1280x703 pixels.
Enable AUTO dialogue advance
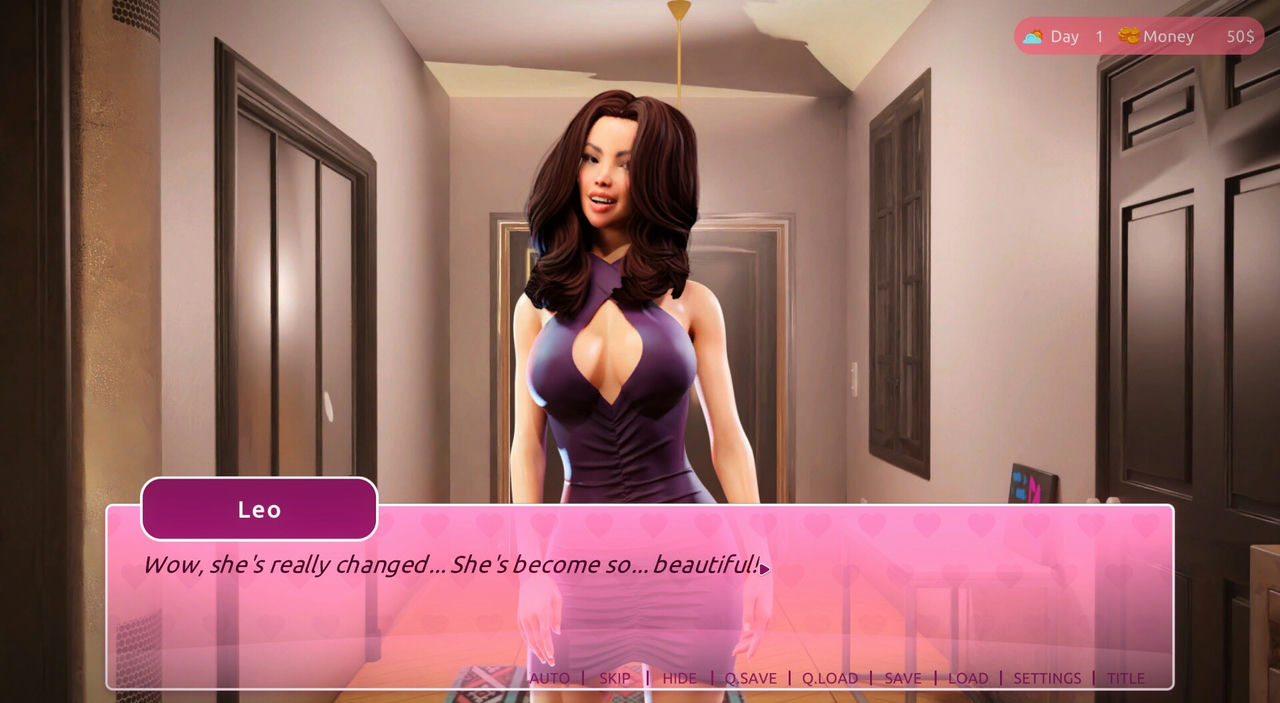(x=549, y=678)
